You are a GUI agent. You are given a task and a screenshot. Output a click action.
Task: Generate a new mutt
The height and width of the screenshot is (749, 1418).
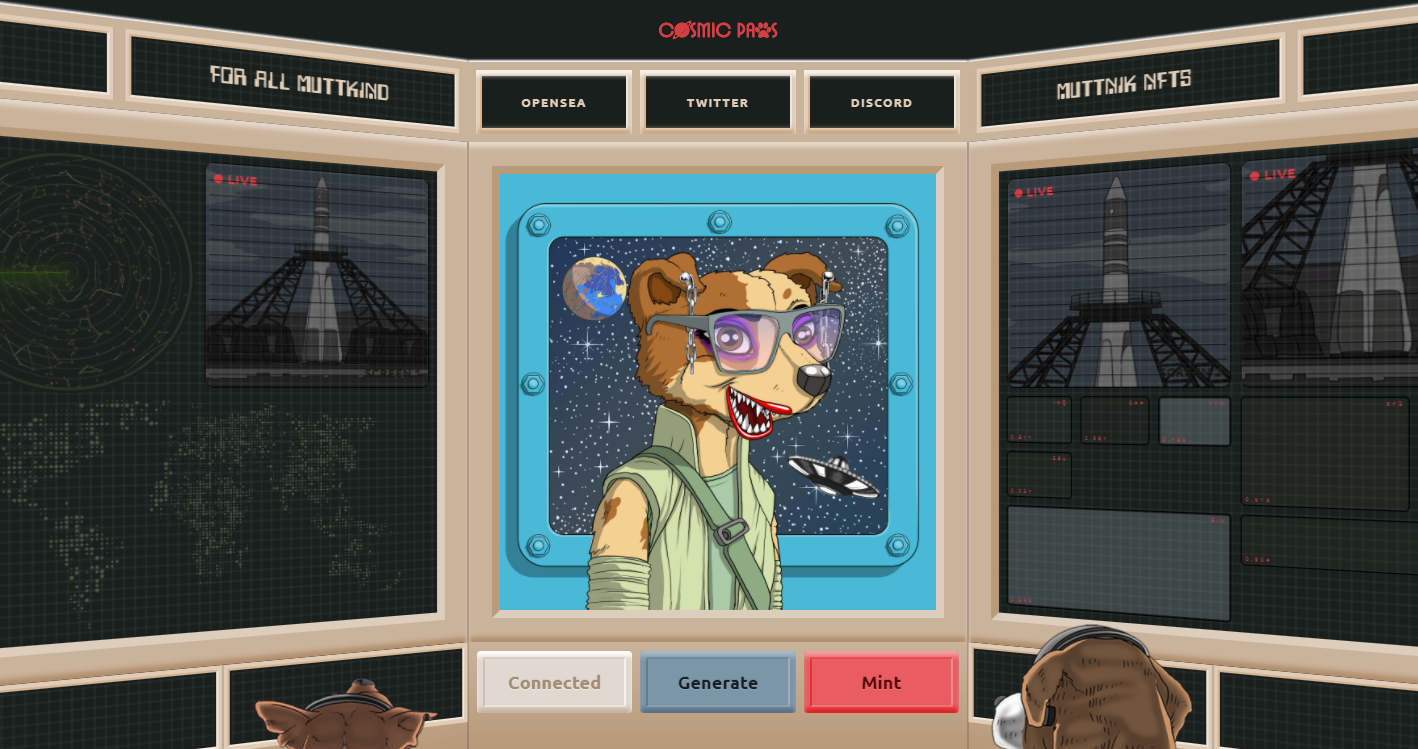718,682
